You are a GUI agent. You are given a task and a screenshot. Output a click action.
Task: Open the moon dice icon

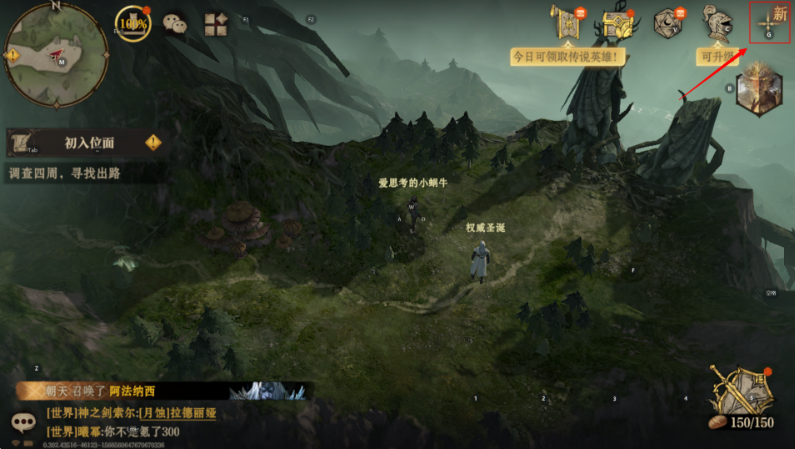667,23
